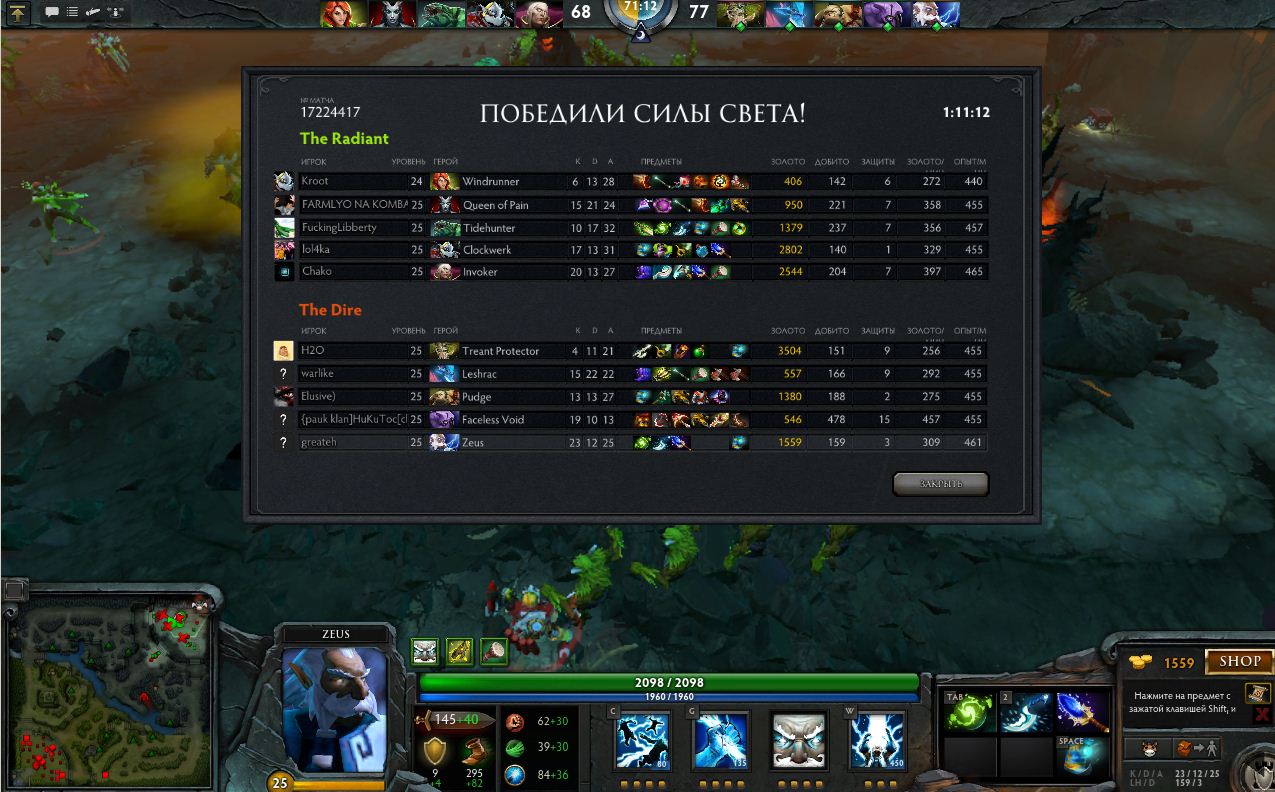Select the Aghanim's Scepter inventory slot

tap(1083, 712)
